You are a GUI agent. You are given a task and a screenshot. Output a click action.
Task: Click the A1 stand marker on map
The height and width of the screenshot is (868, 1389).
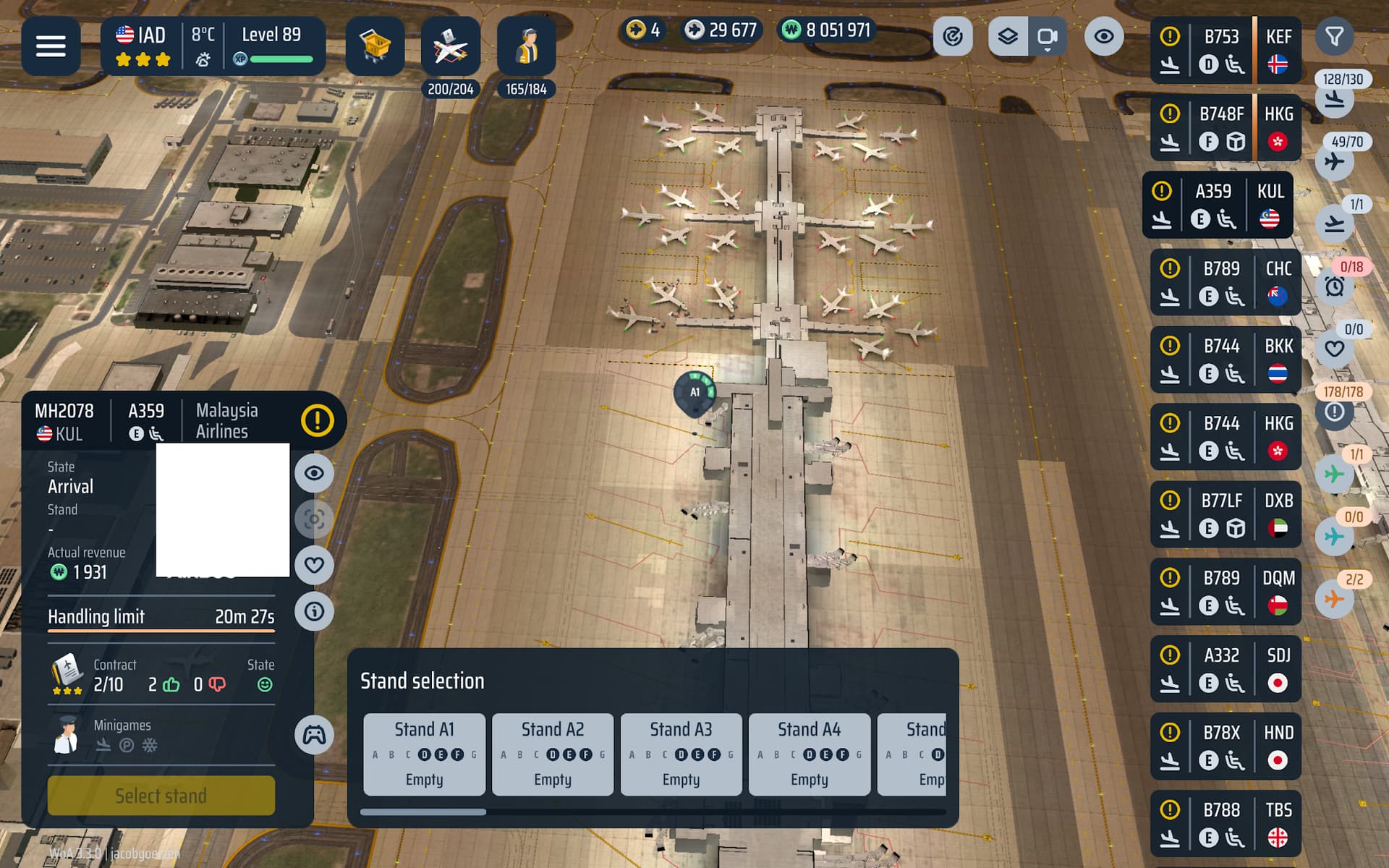[694, 393]
